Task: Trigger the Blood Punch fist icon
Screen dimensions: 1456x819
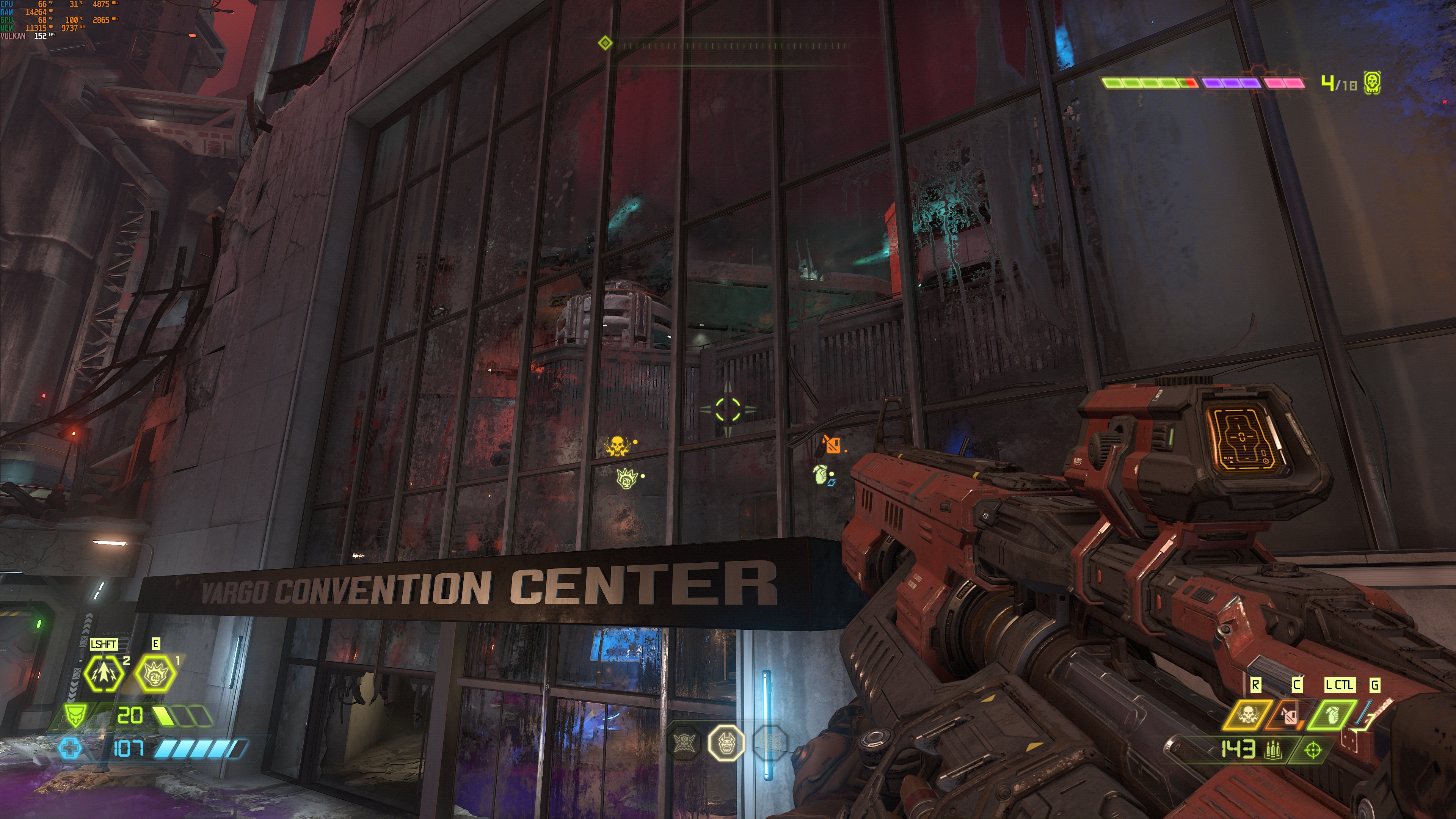Action: pyautogui.click(x=155, y=673)
